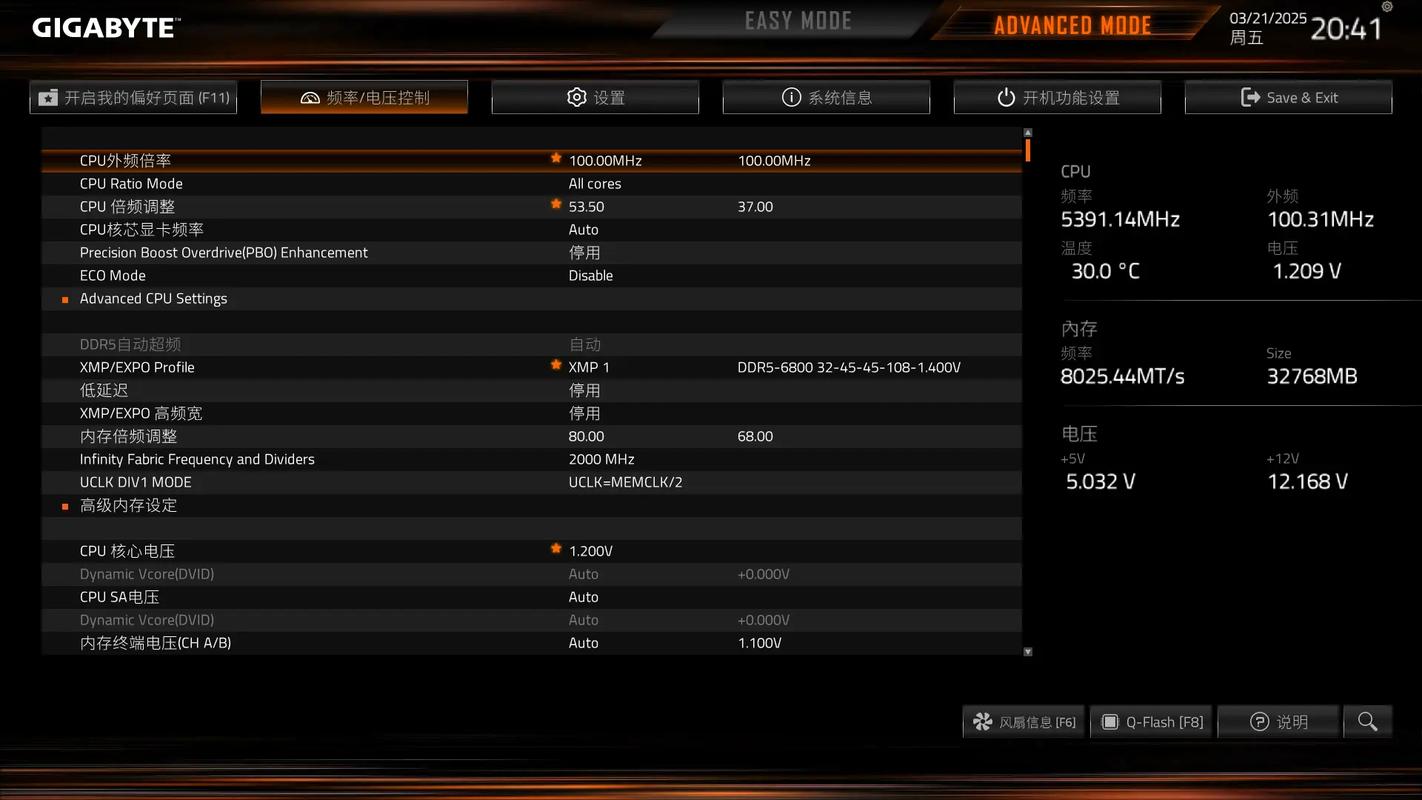Switch to the 系统信息 tab
Image resolution: width=1422 pixels, height=800 pixels.
coord(826,97)
